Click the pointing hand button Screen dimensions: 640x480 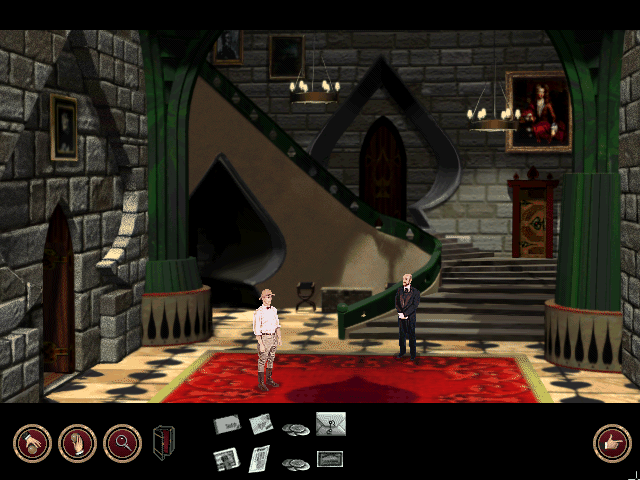pos(612,443)
